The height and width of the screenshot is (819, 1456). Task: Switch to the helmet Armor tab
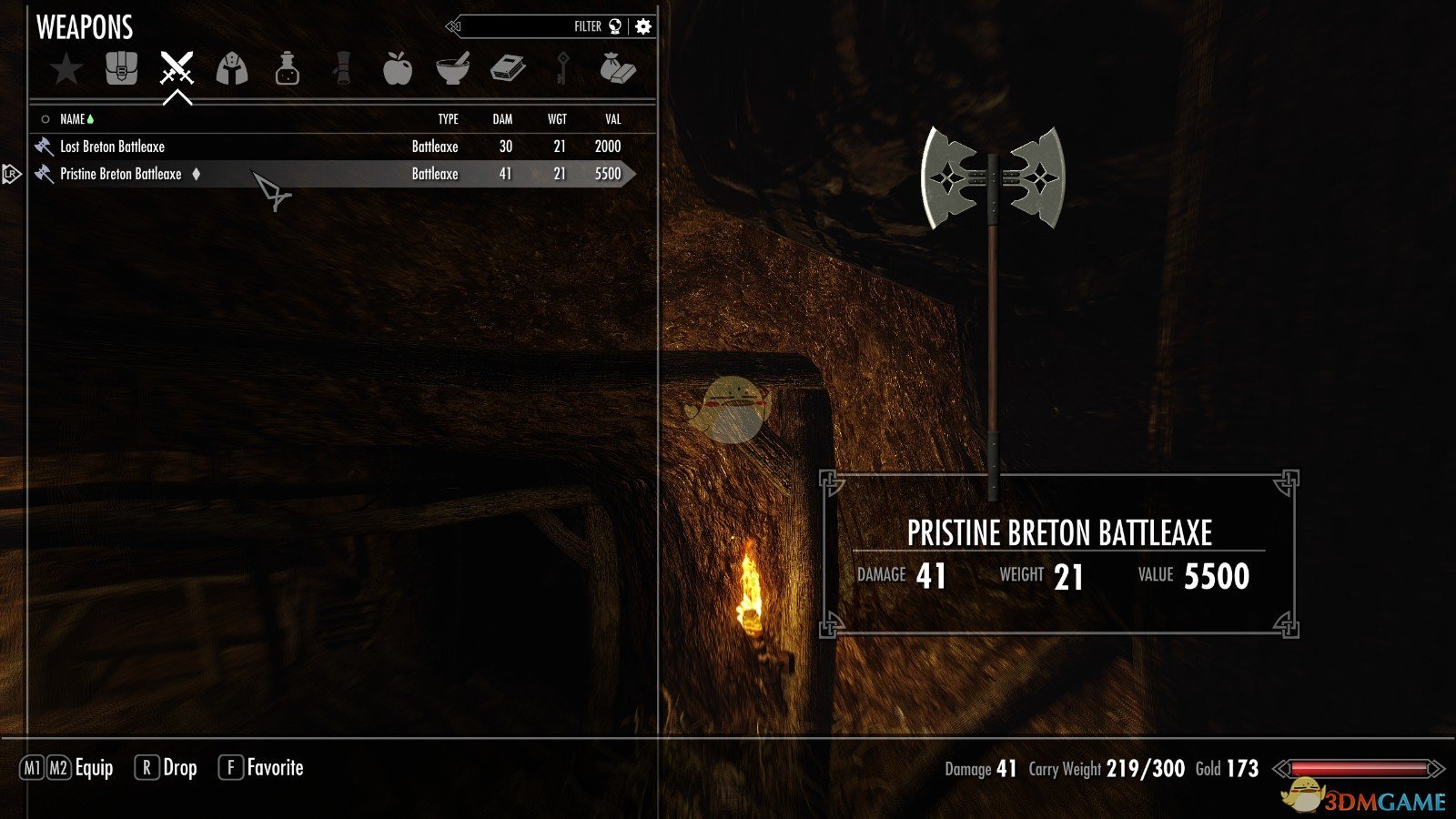point(232,69)
